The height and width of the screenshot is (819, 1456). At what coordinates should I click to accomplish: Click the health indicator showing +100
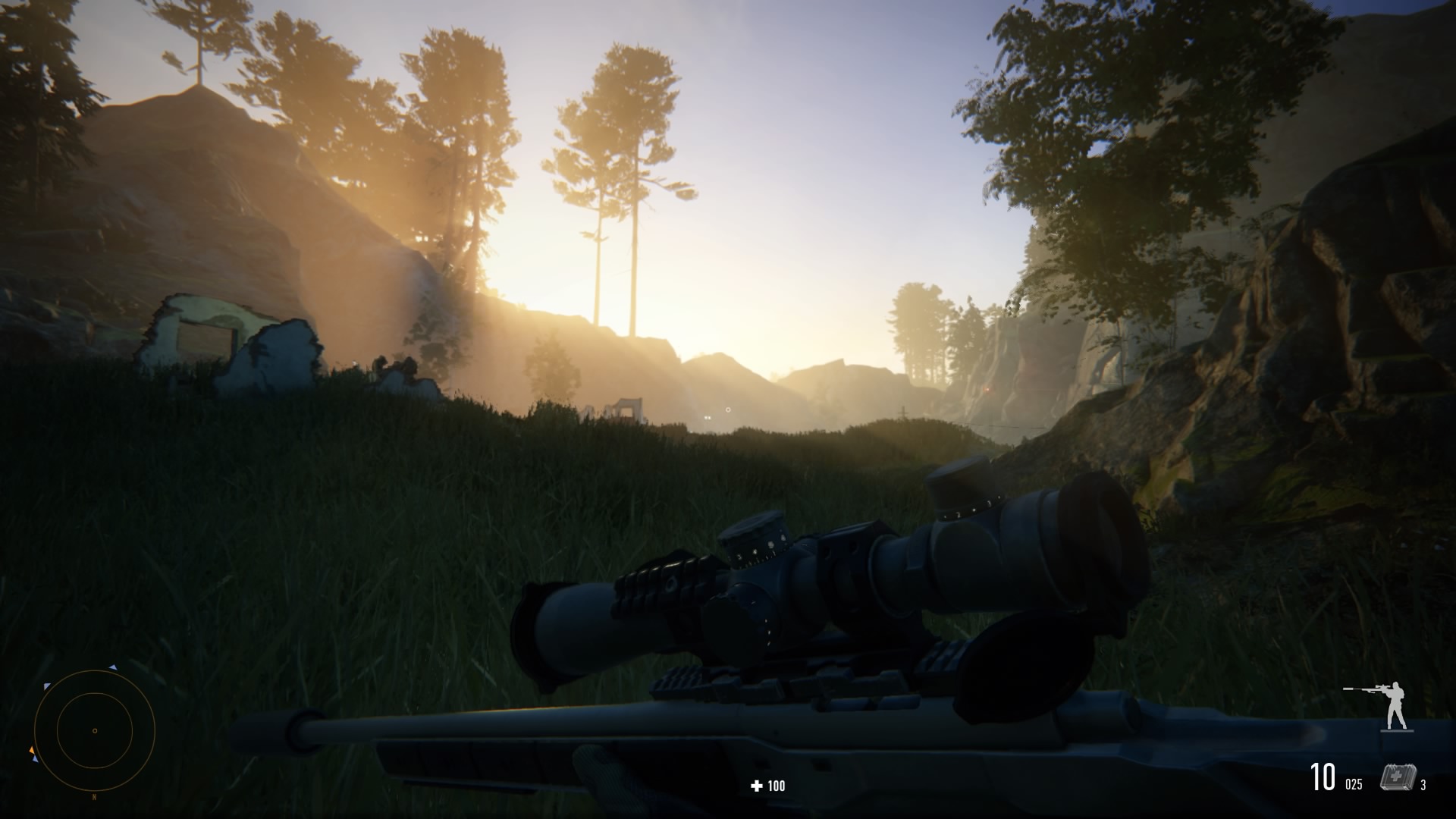(766, 786)
